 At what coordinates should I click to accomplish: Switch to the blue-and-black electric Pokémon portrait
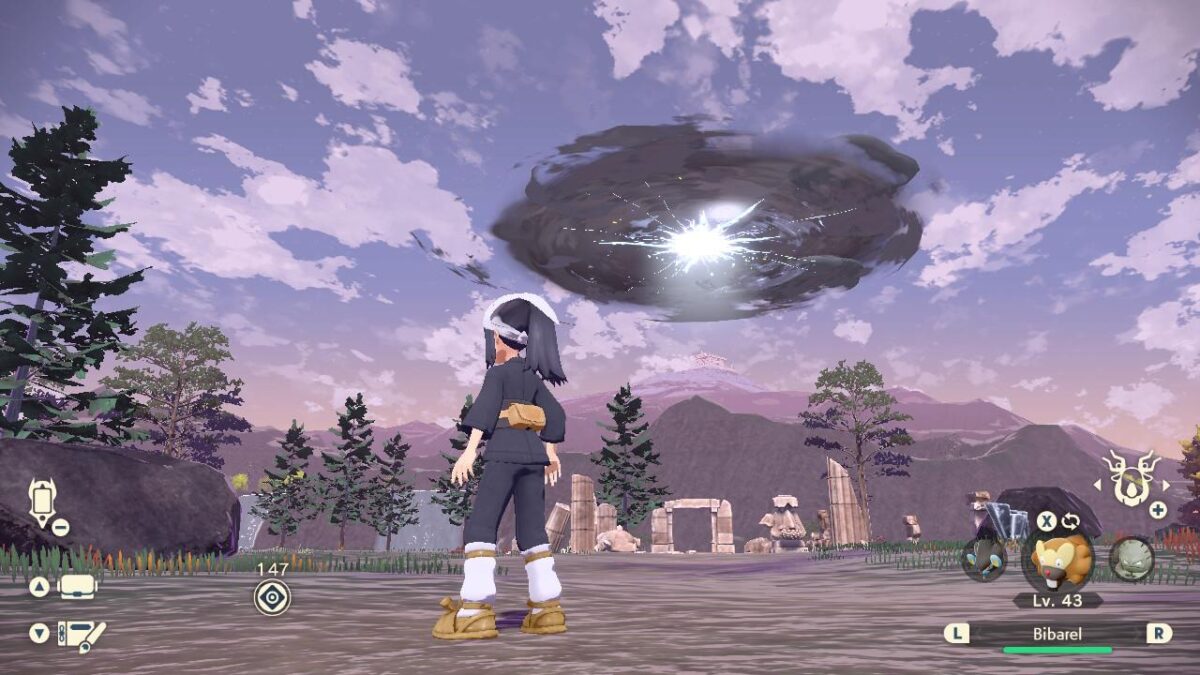click(983, 558)
